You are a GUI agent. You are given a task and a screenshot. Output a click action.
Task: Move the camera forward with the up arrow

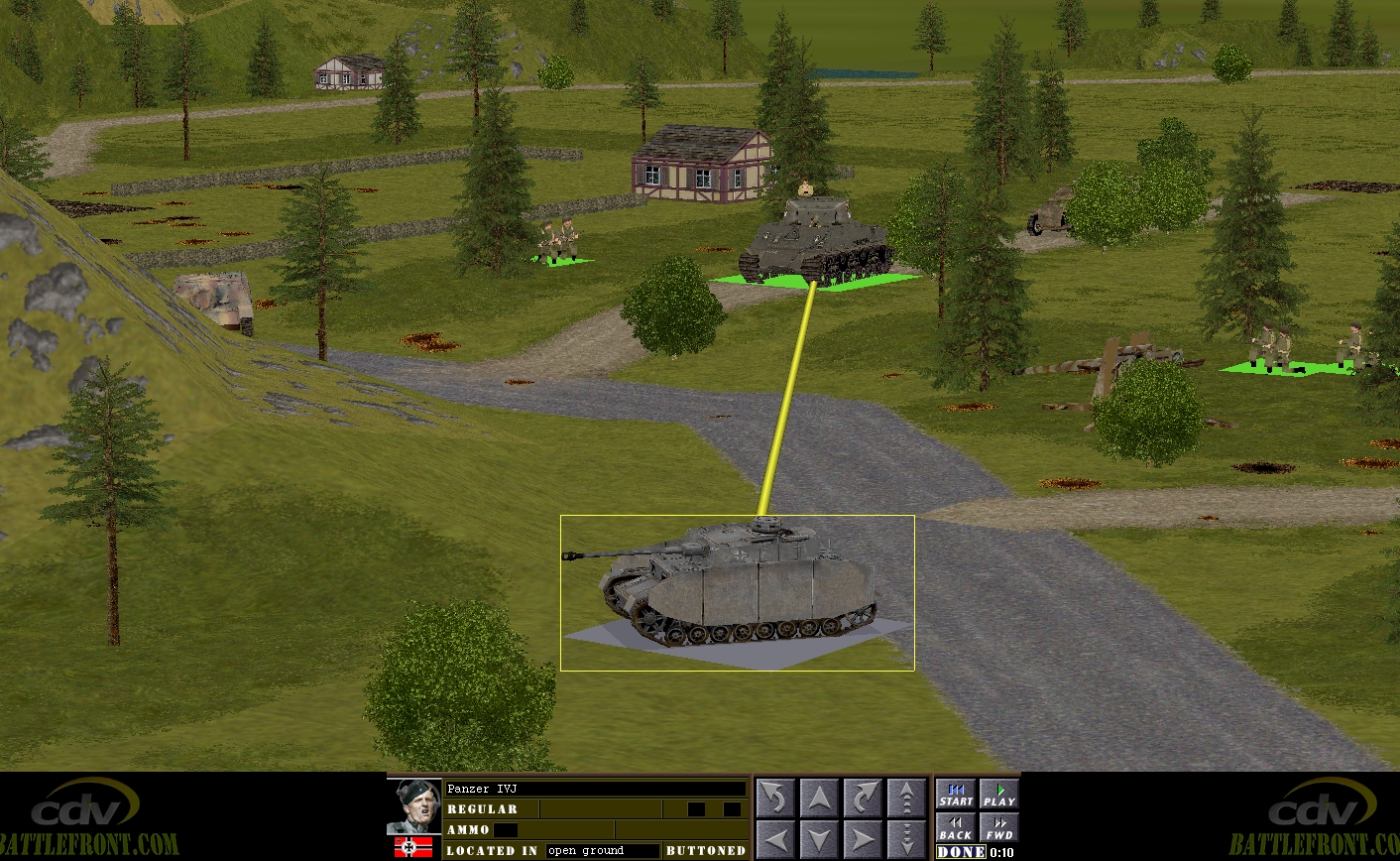pyautogui.click(x=819, y=798)
